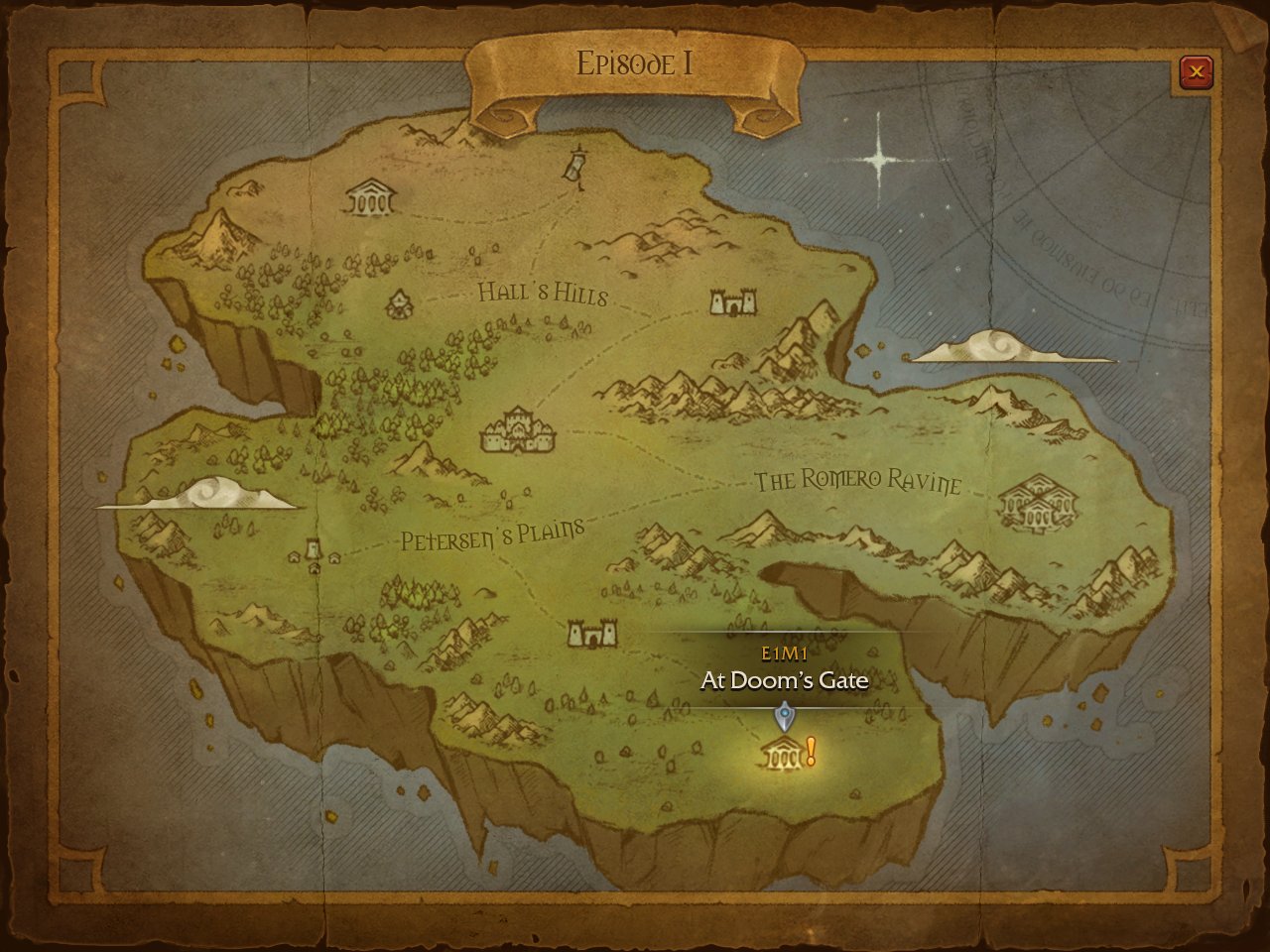1270x952 pixels.
Task: Close the Episode I map
Action: coord(1197,71)
